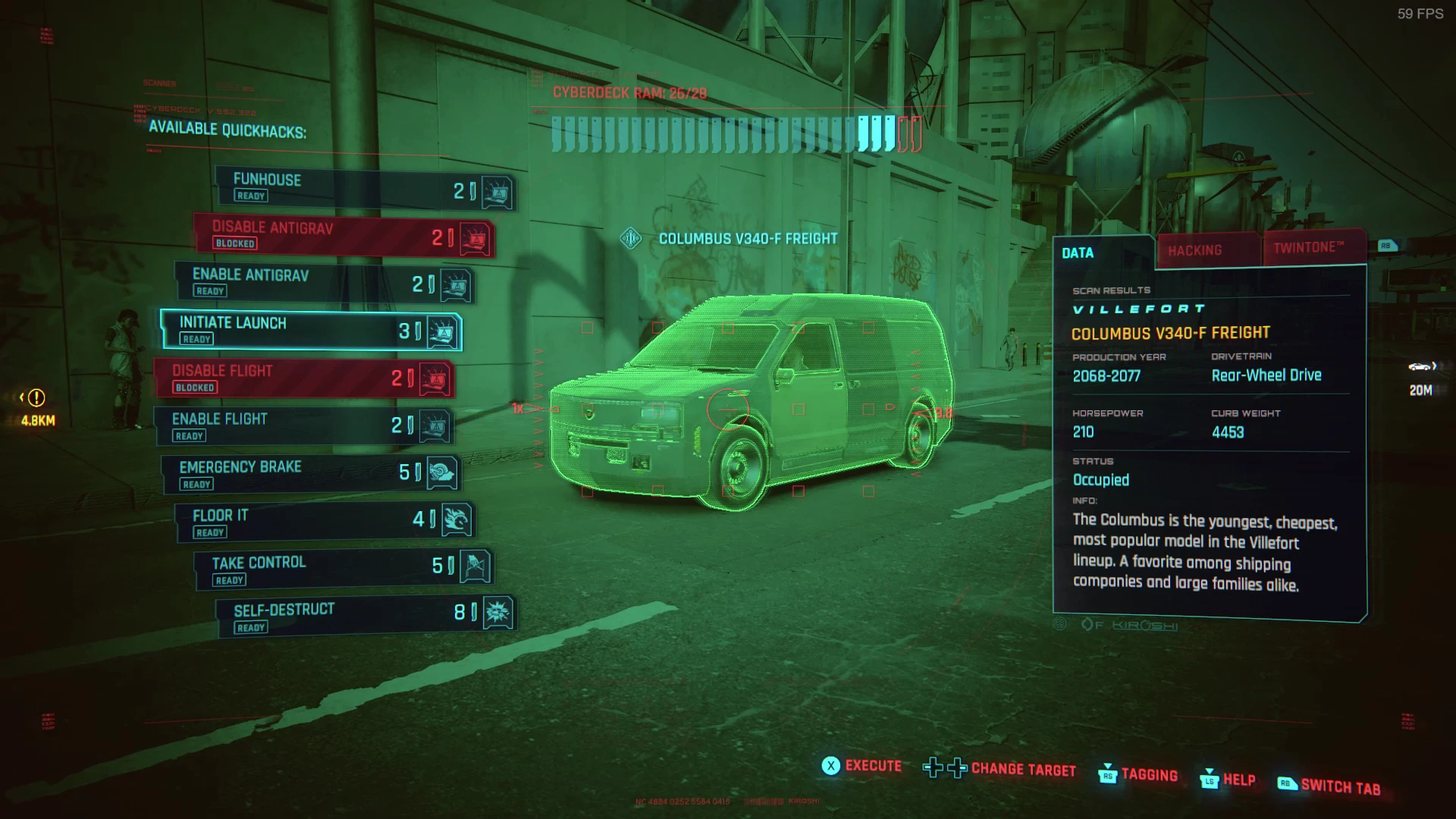This screenshot has width=1456, height=819.
Task: Choose the blocked Disable Flight quickhack
Action: point(303,378)
